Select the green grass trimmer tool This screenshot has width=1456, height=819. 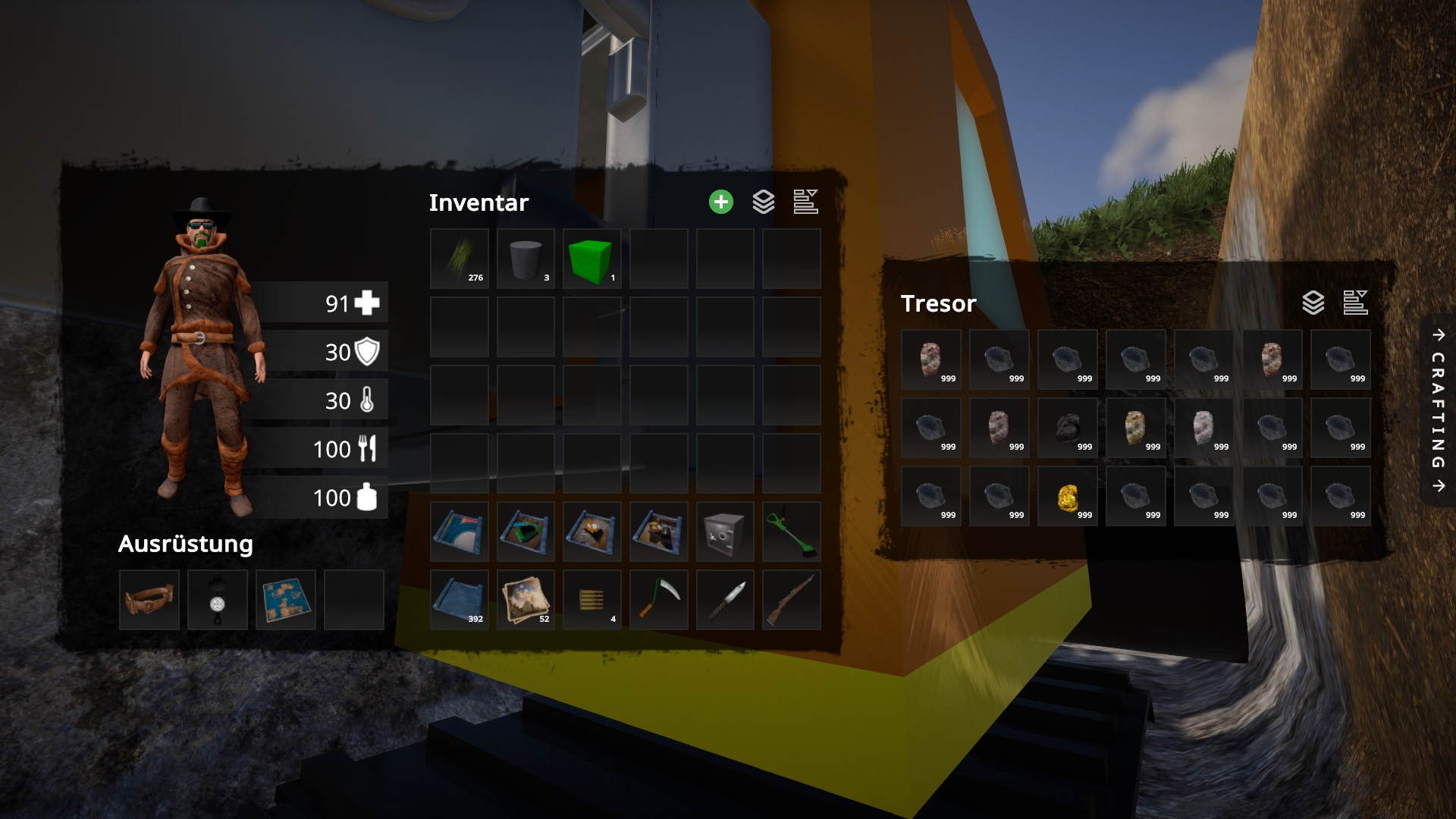pyautogui.click(x=791, y=532)
